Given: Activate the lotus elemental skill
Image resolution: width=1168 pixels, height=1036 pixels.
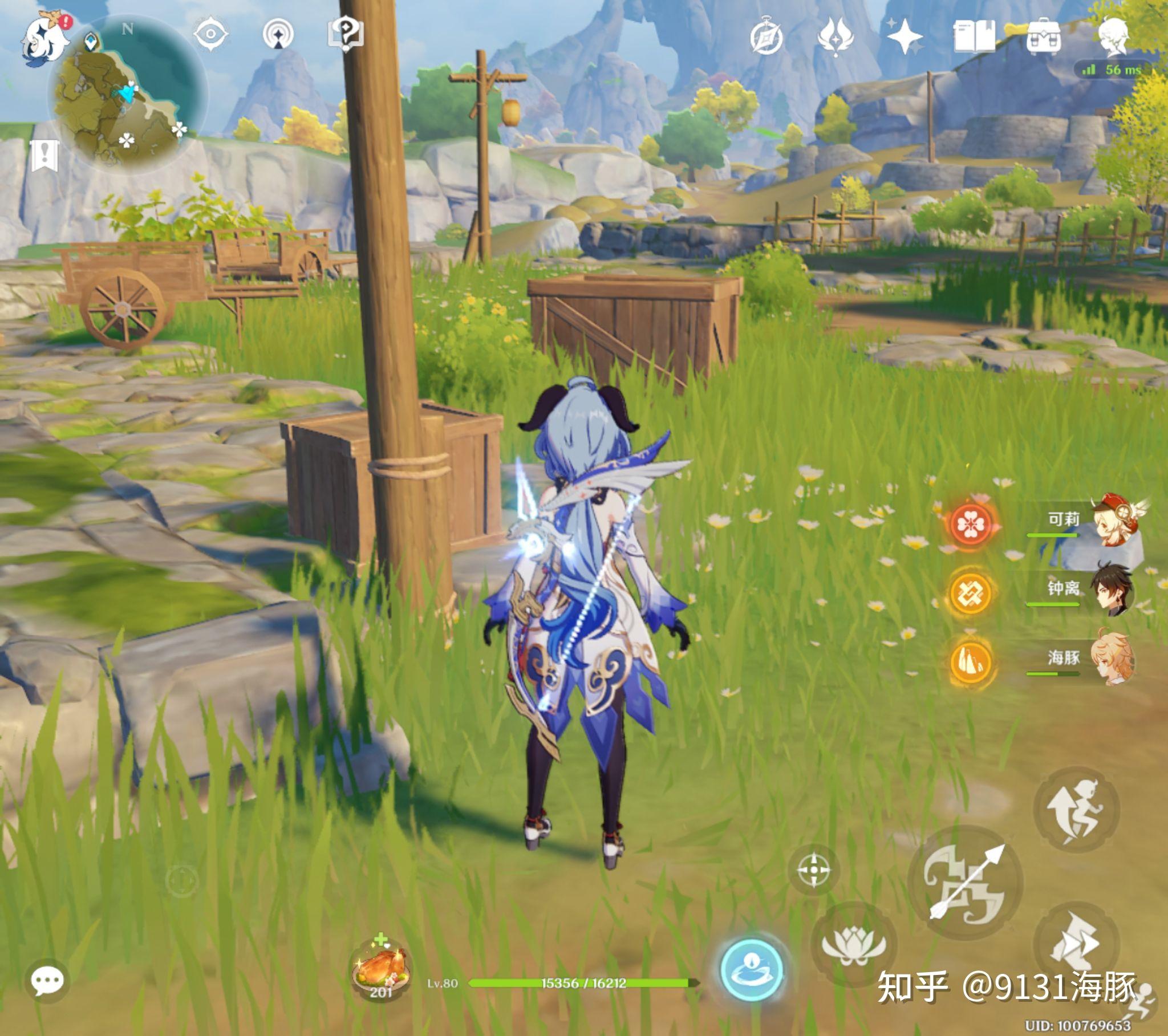Looking at the screenshot, I should click(853, 945).
